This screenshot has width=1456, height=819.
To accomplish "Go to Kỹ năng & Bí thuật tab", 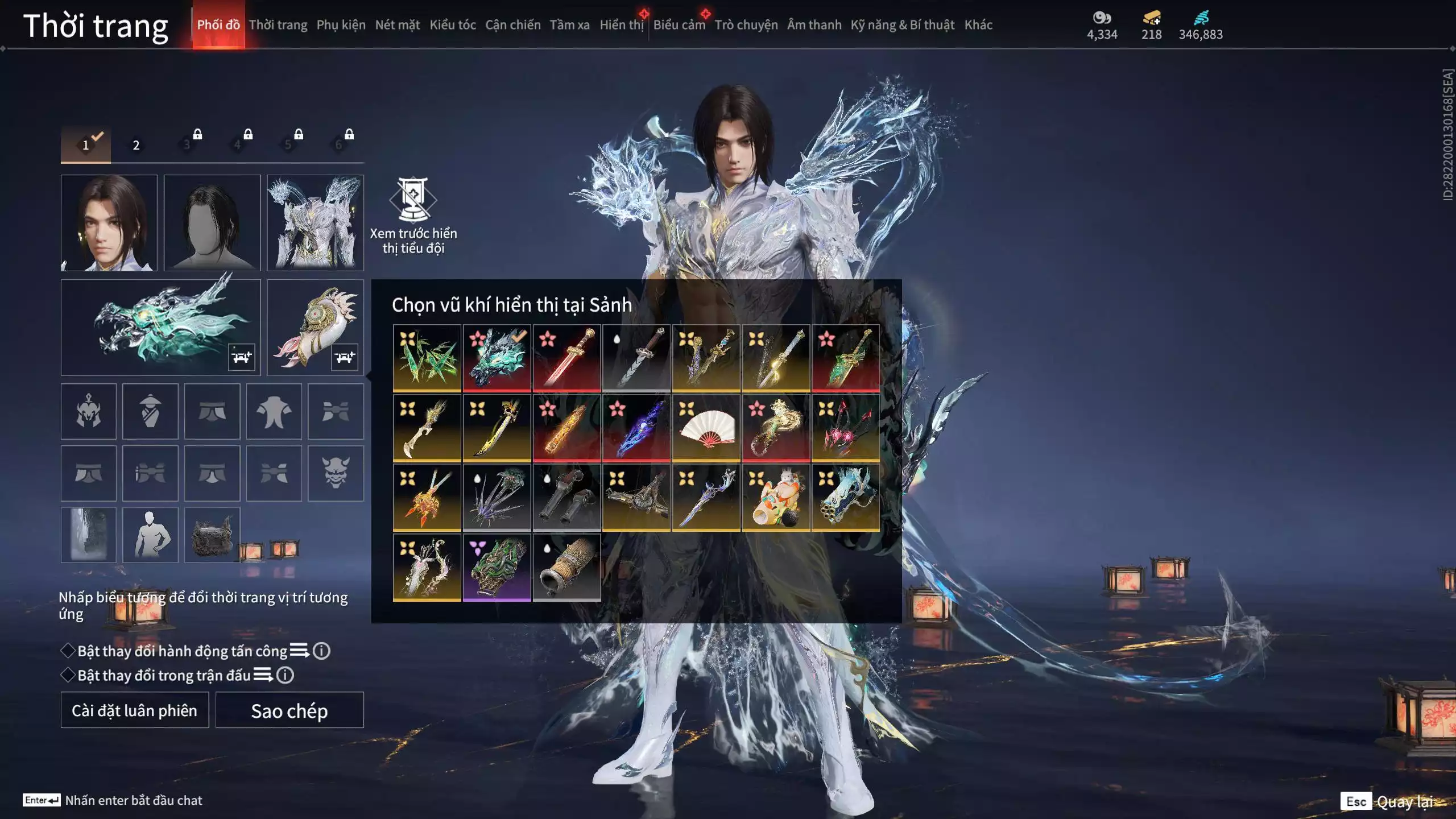I will [x=902, y=25].
